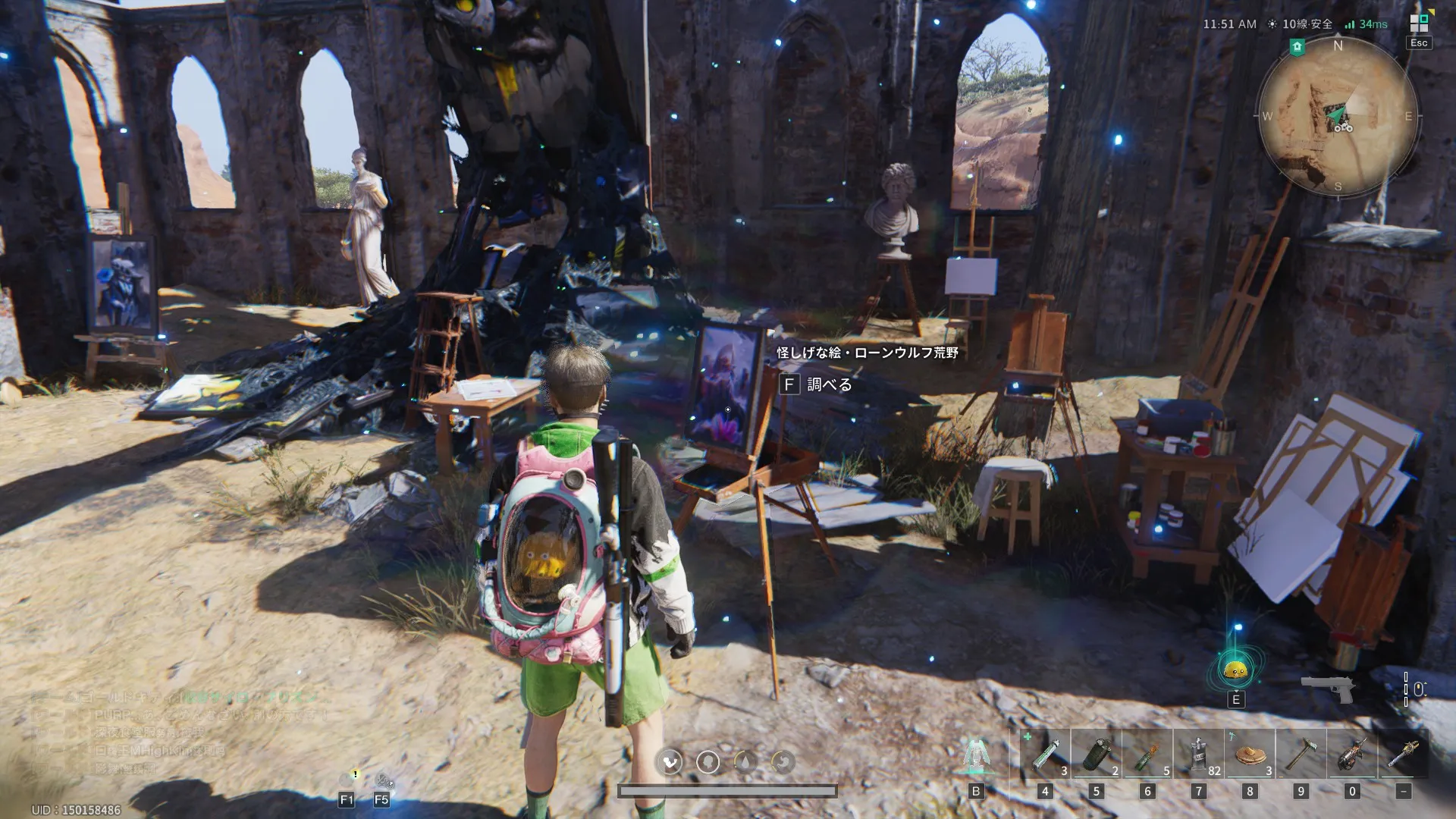Click the green home marker on the minimap
Screen dimensions: 1456x819
[1297, 47]
